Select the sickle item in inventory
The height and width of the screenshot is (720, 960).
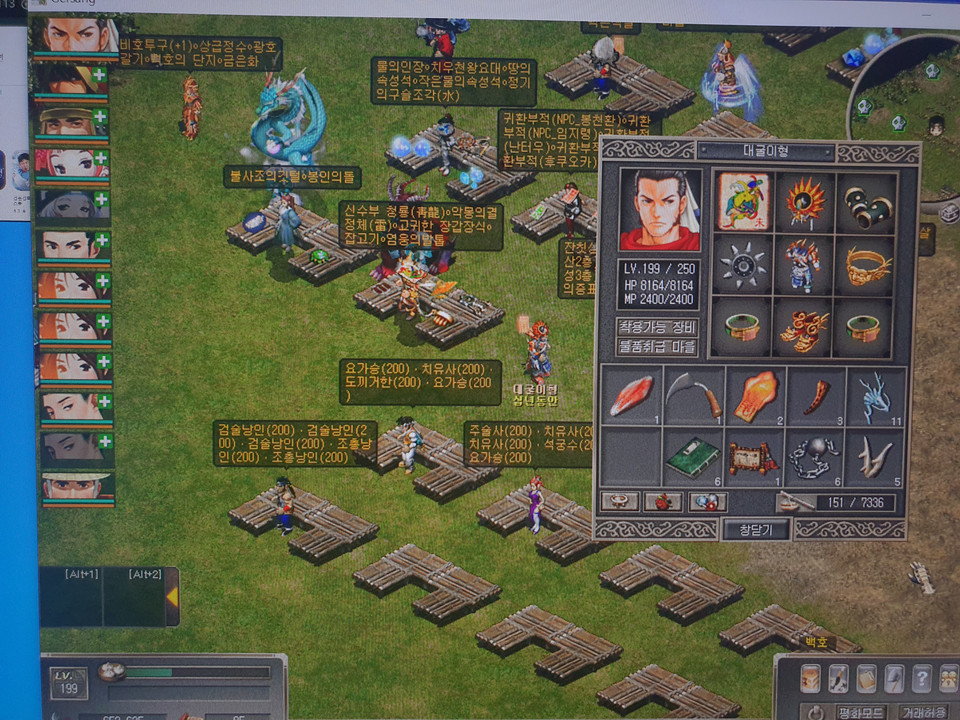tap(693, 395)
